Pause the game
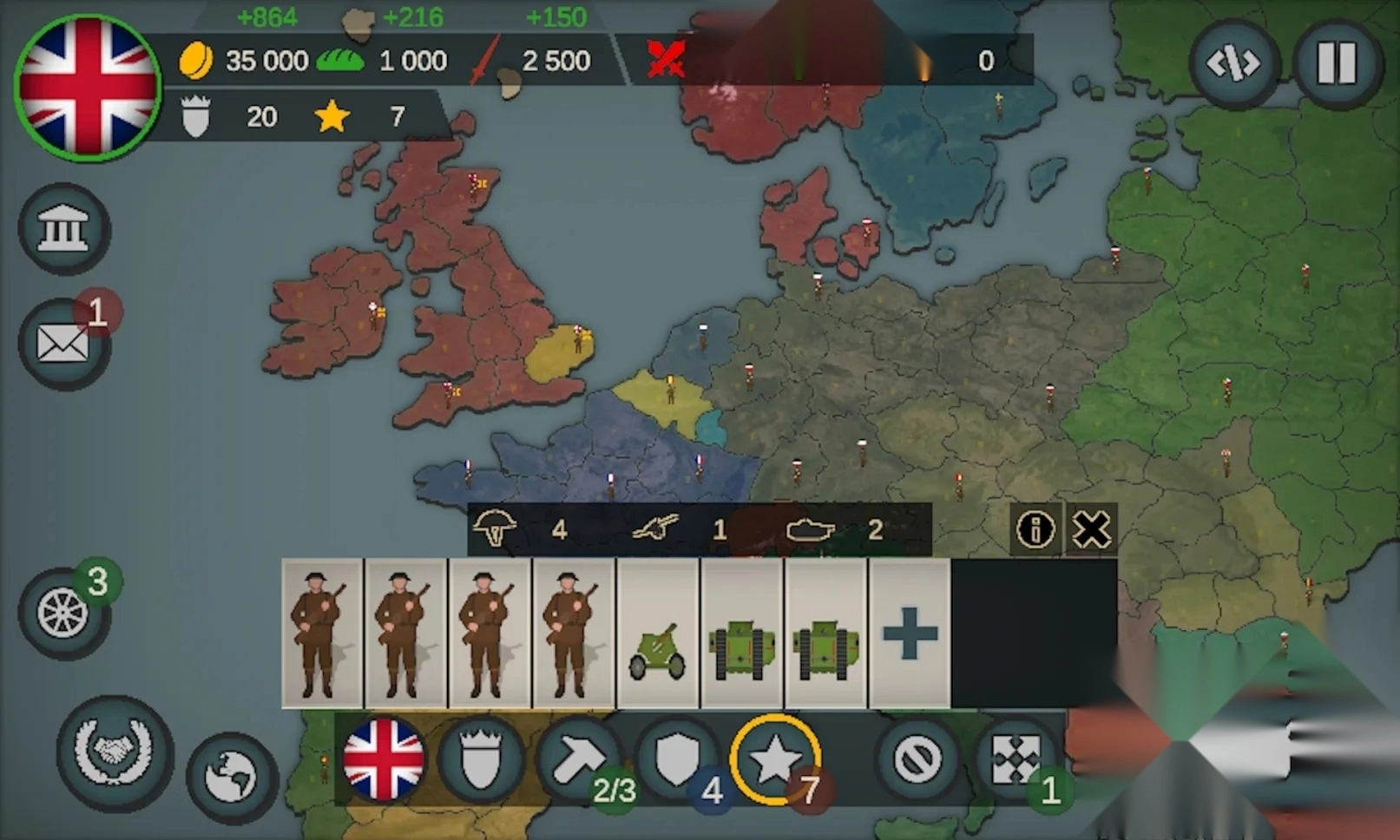 pos(1337,63)
